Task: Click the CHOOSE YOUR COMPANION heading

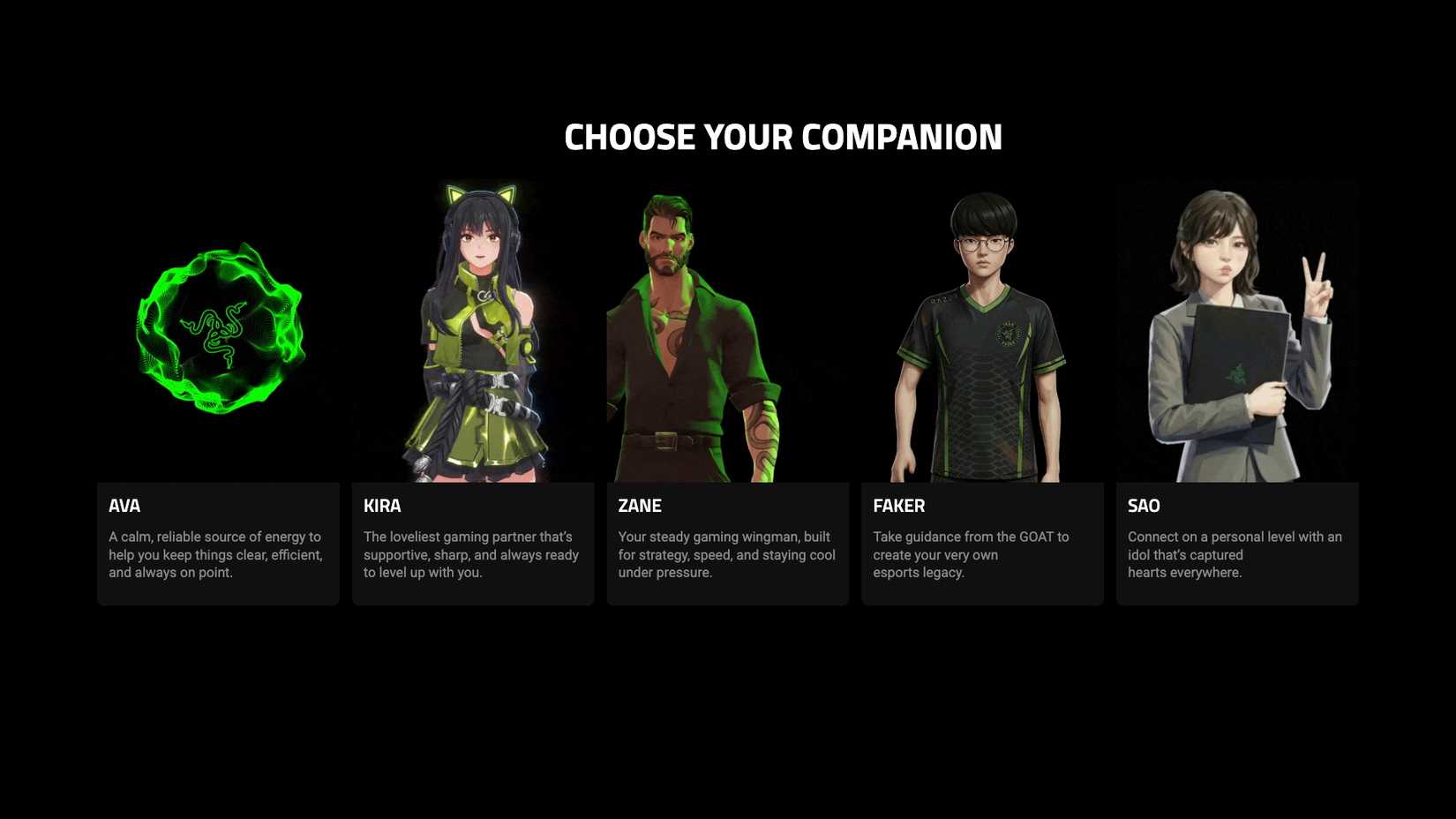Action: coord(784,137)
